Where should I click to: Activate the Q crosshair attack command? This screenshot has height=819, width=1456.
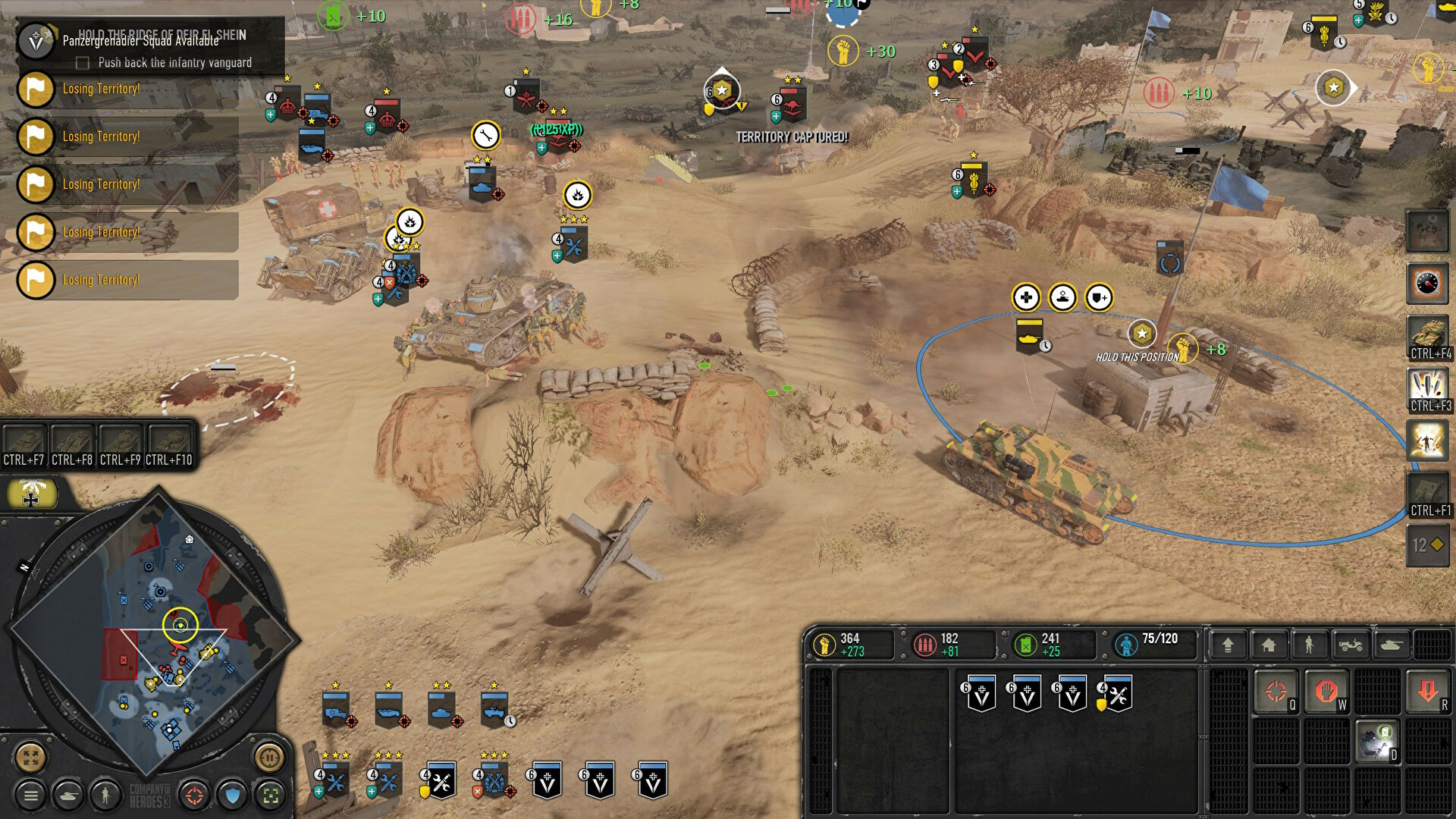1276,692
